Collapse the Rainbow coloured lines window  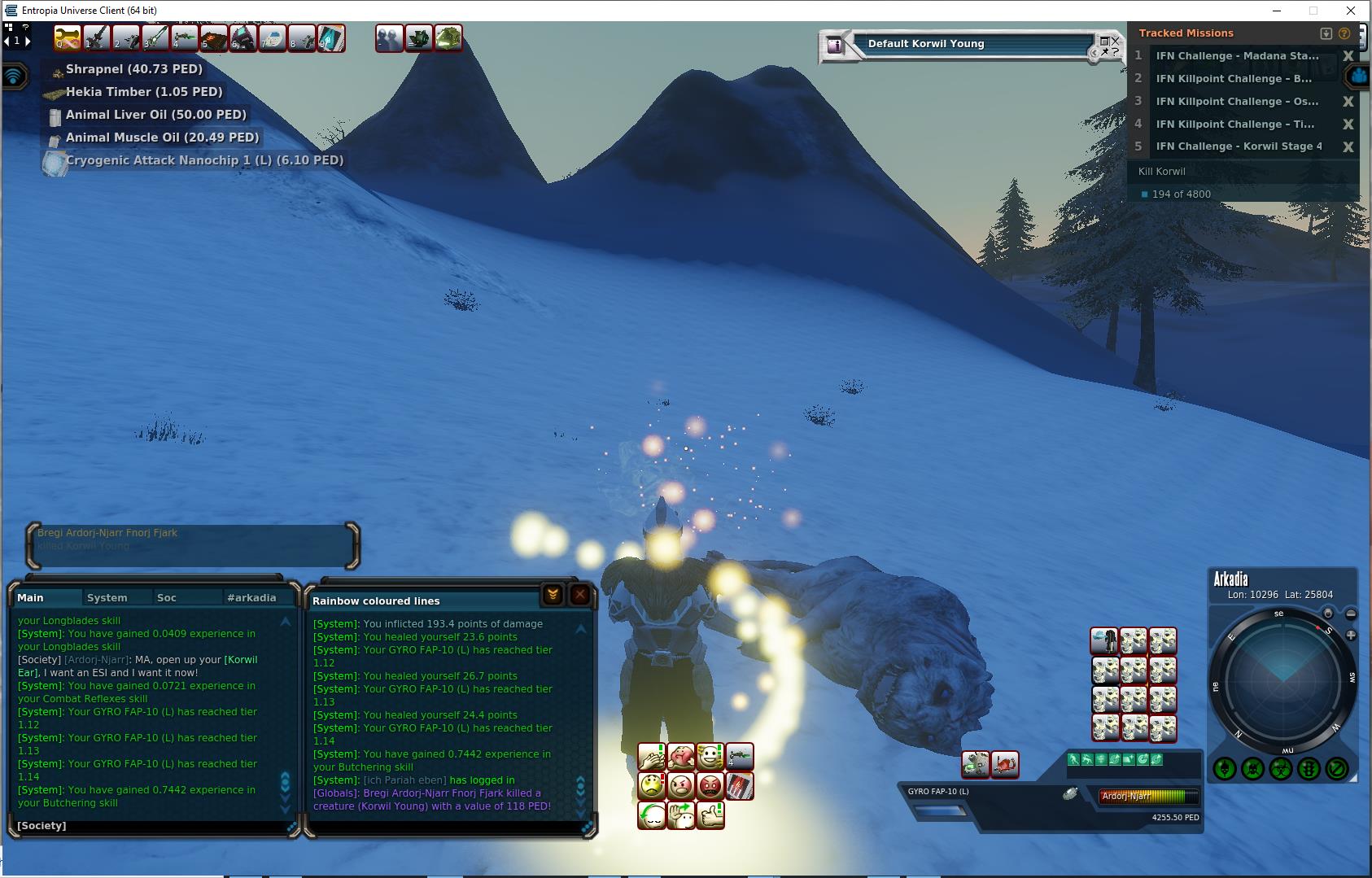click(x=552, y=596)
